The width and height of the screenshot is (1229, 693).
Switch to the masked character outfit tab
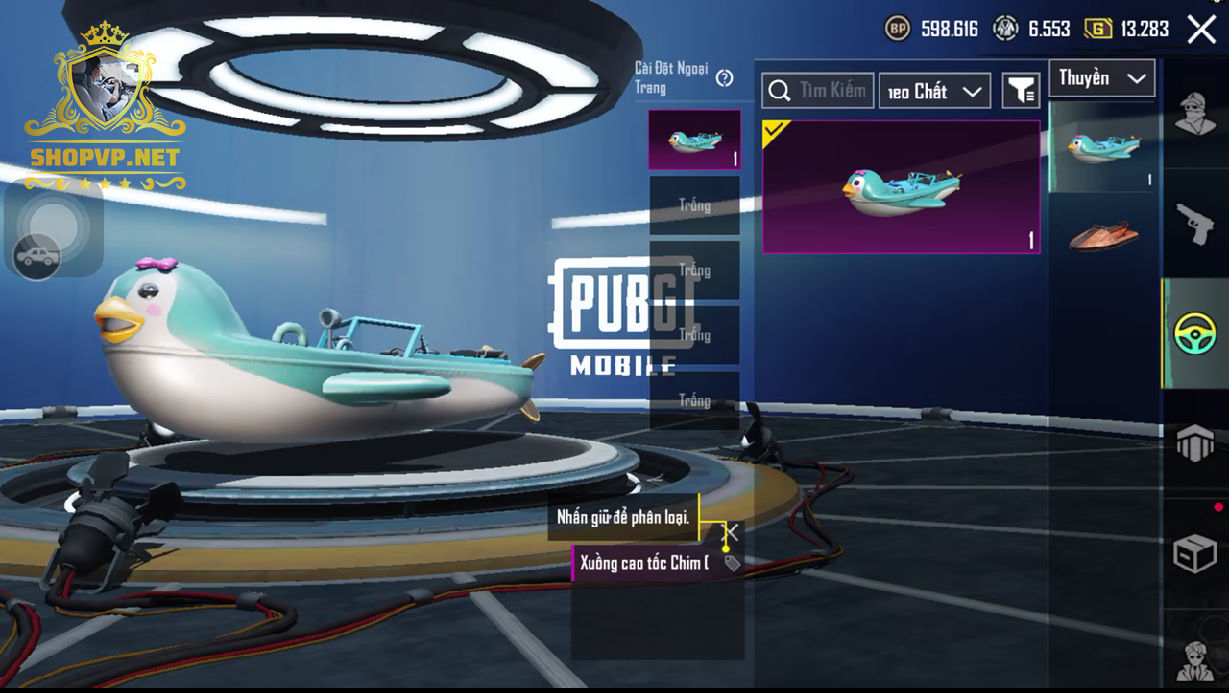pos(1195,115)
